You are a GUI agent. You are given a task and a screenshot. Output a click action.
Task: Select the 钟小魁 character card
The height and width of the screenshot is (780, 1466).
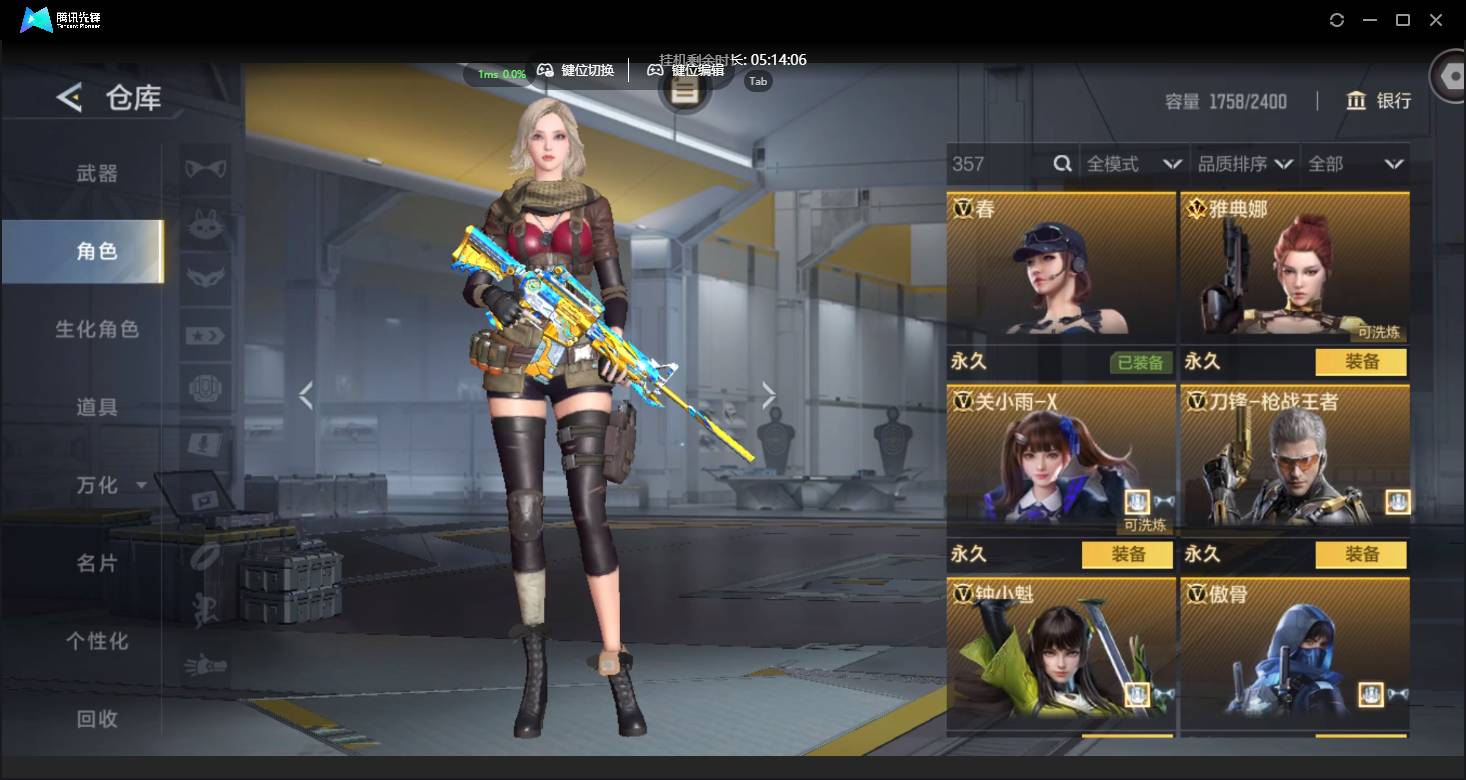tap(1060, 650)
